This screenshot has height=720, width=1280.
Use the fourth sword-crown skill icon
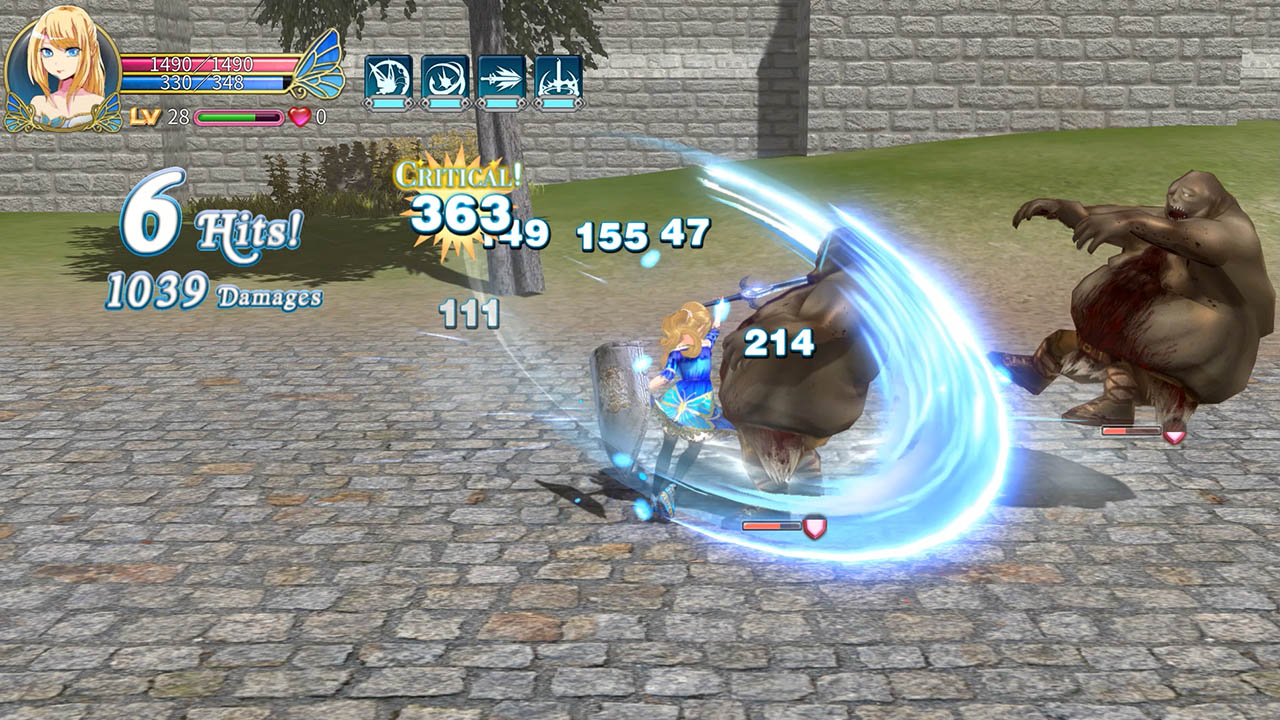point(559,75)
